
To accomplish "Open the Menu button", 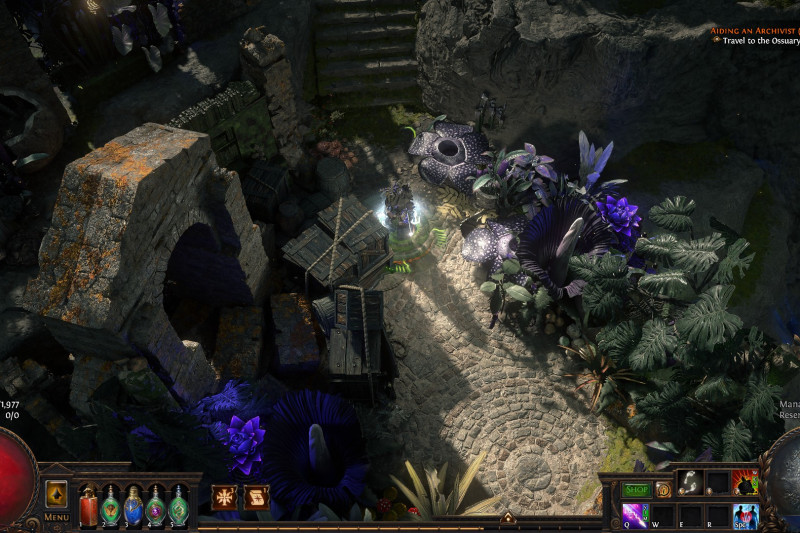I will [x=56, y=517].
